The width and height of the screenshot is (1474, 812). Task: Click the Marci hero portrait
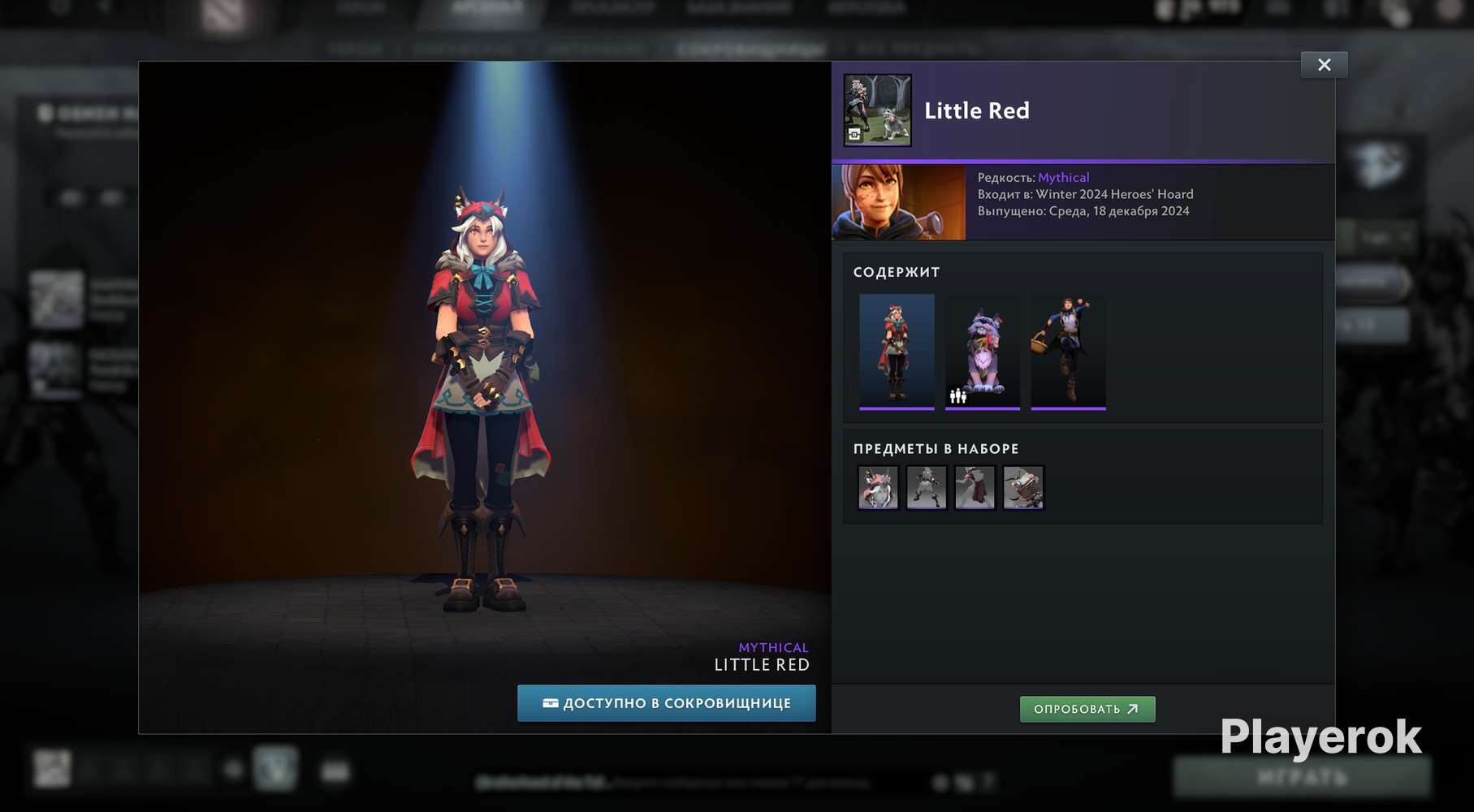(x=898, y=202)
